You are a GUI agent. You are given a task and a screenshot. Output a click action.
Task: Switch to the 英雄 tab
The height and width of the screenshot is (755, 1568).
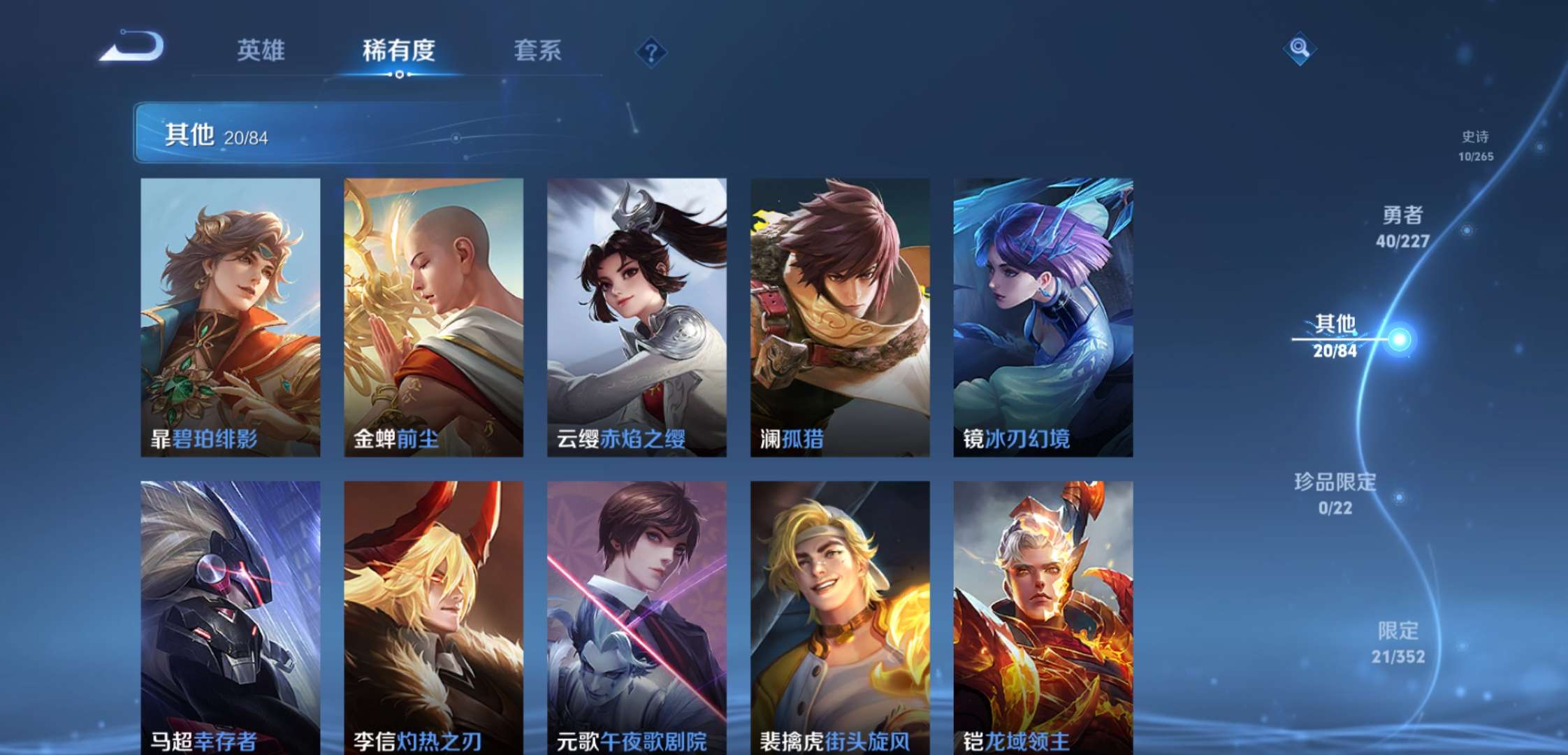[262, 51]
